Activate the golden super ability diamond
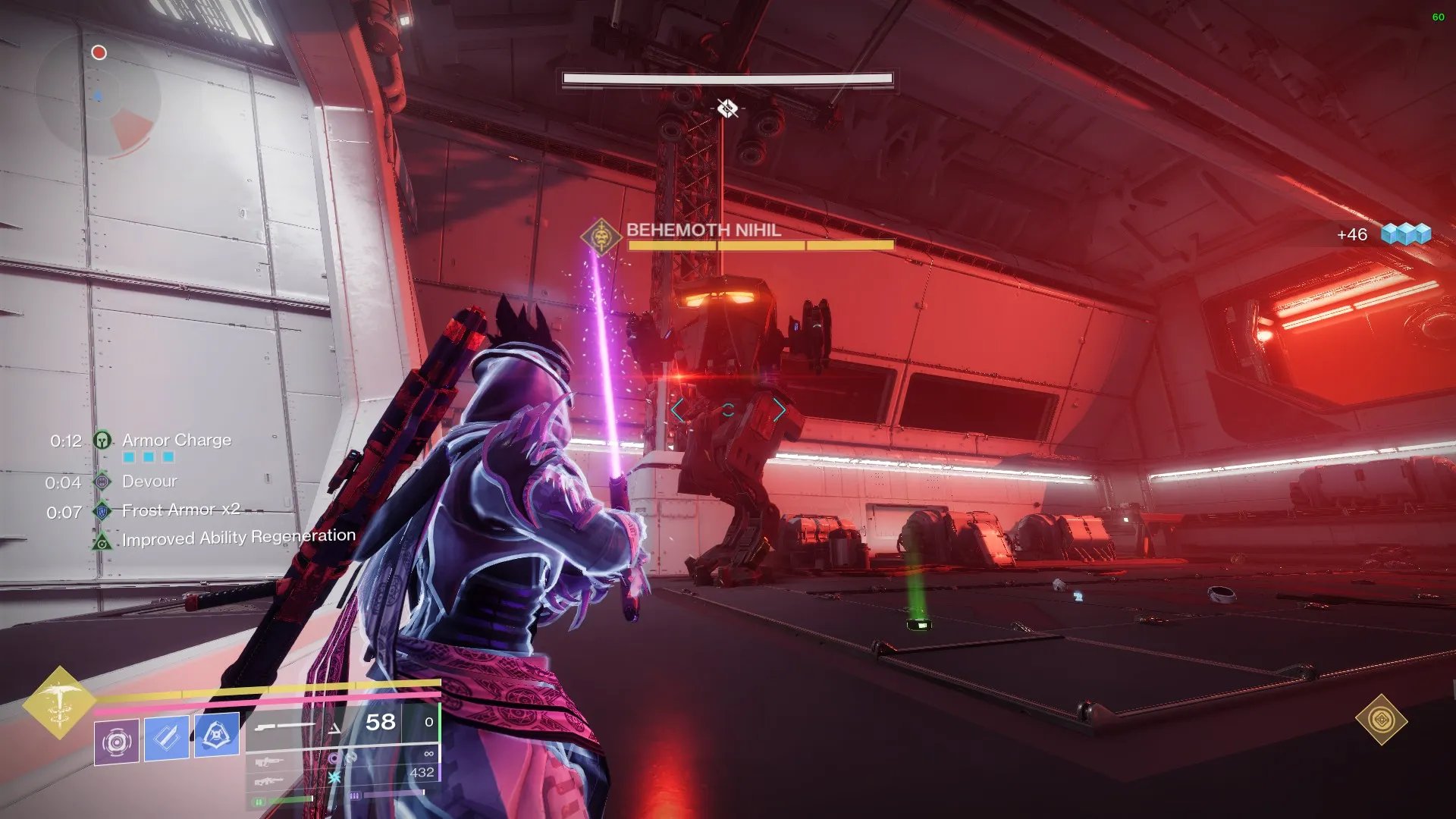 pos(59,702)
